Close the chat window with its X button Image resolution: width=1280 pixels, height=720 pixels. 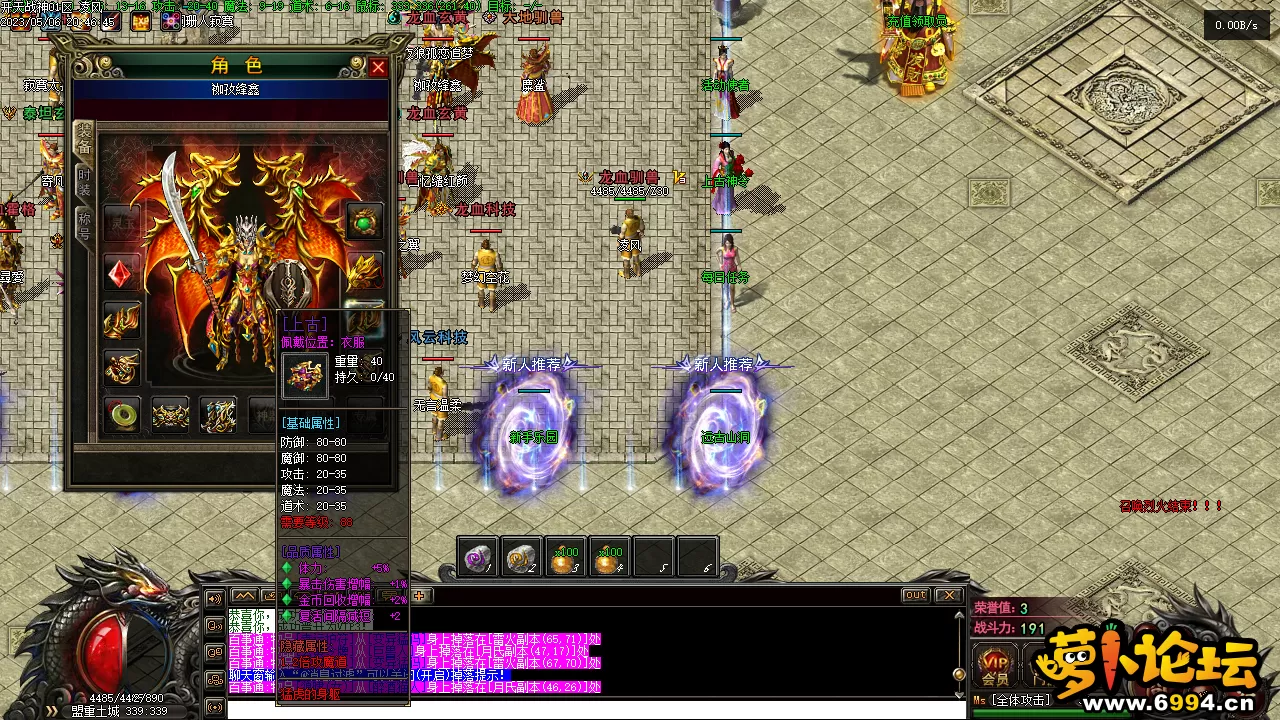click(947, 595)
